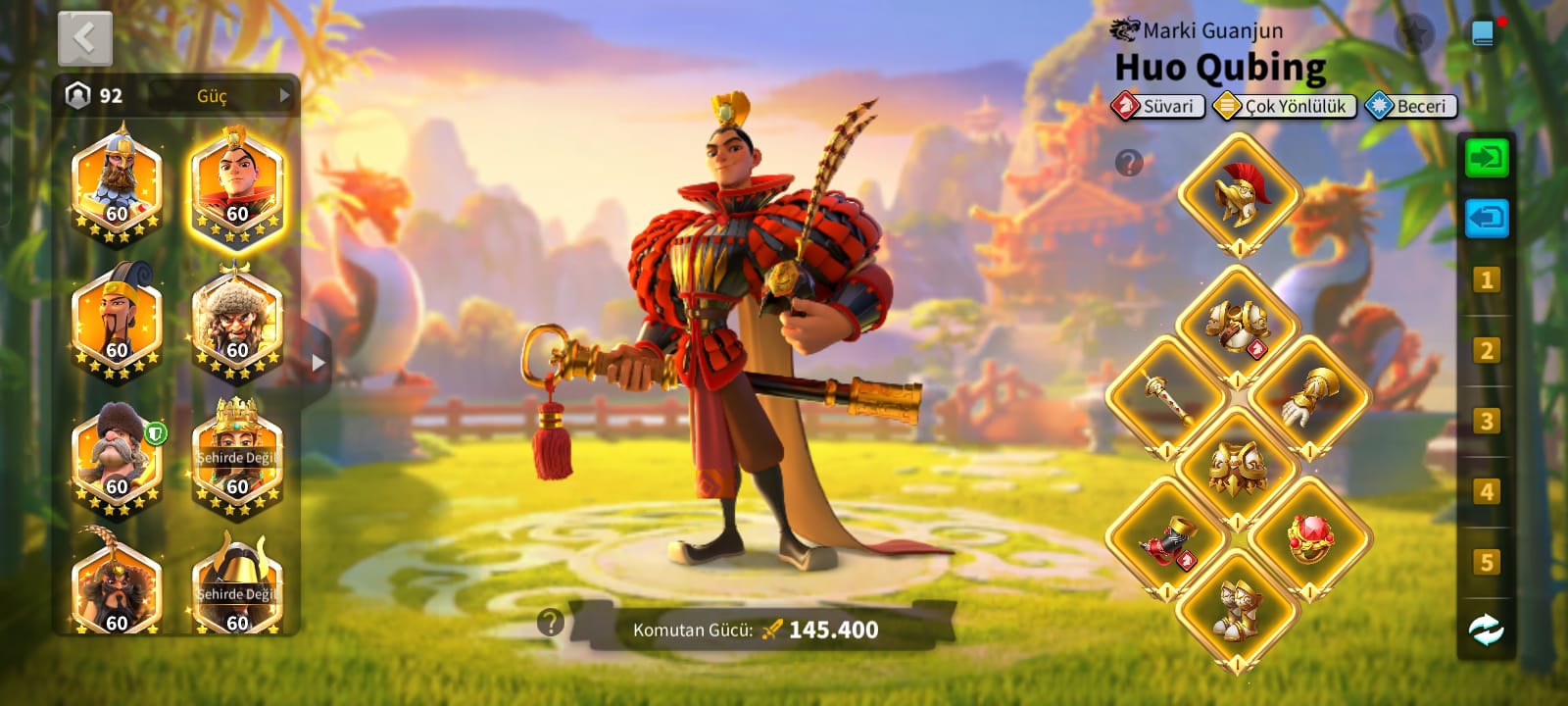Viewport: 1568px width, 706px height.
Task: Open the help icon beside Komutan Gücü
Action: pyautogui.click(x=551, y=622)
